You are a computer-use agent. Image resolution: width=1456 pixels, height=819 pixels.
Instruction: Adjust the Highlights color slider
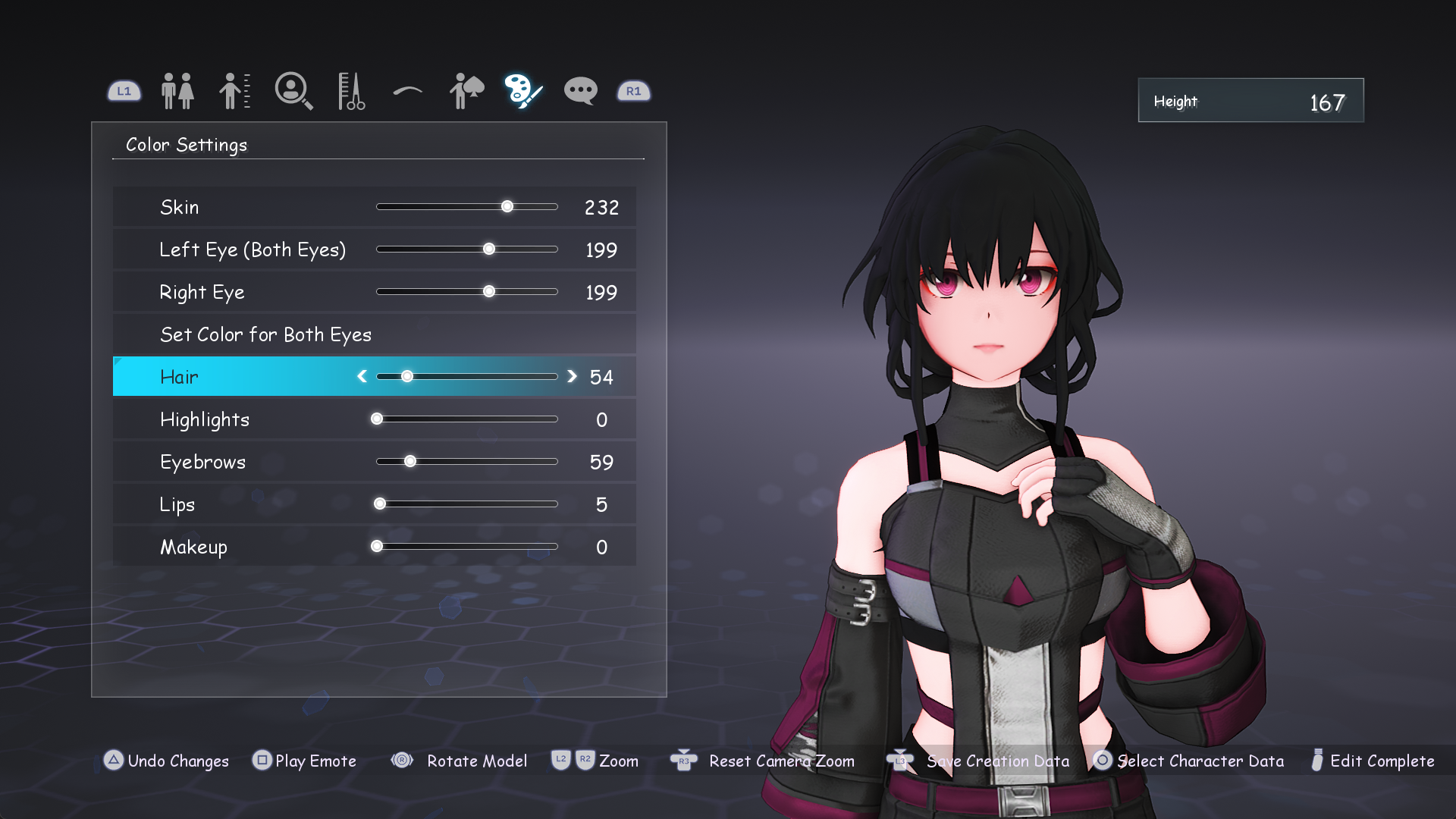pyautogui.click(x=377, y=419)
